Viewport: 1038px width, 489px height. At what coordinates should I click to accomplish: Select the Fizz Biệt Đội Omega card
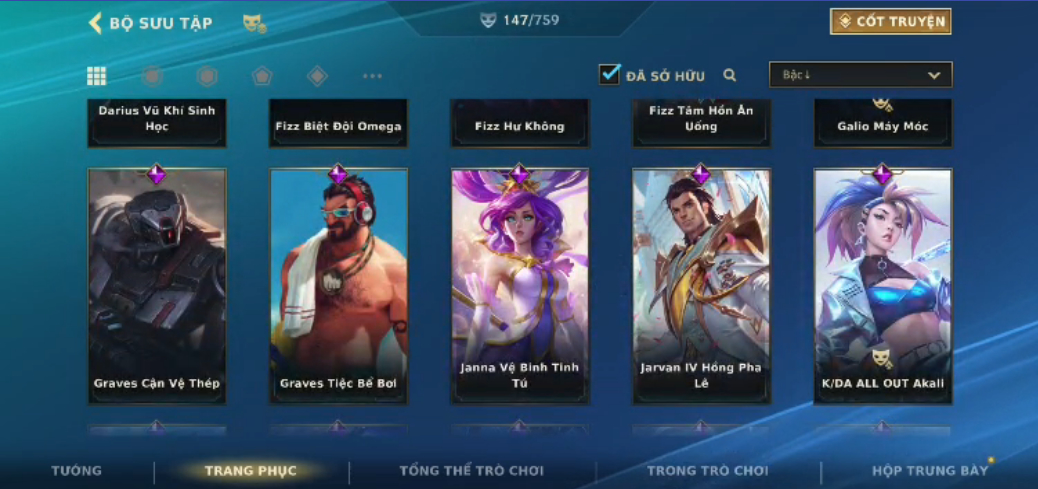click(338, 123)
